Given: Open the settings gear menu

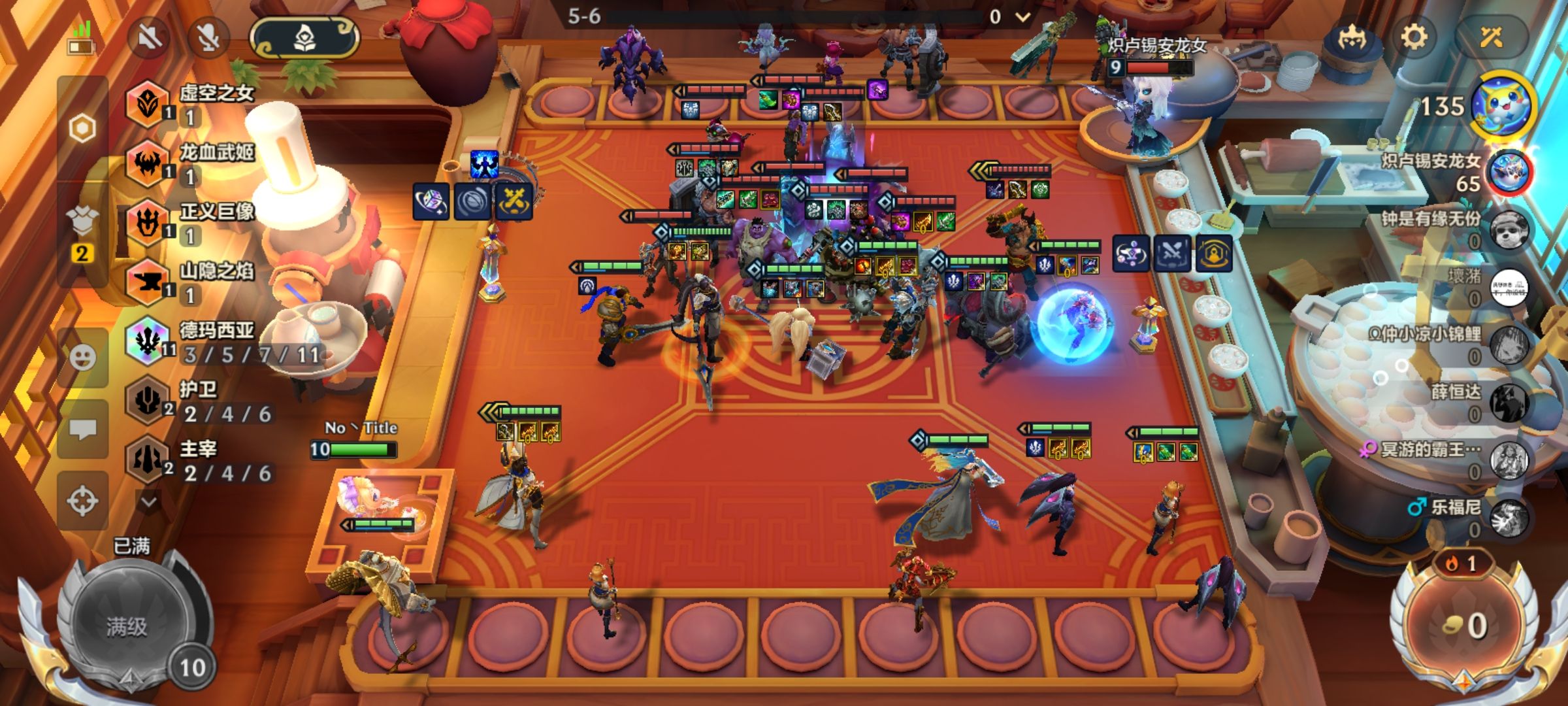Looking at the screenshot, I should 1414,38.
